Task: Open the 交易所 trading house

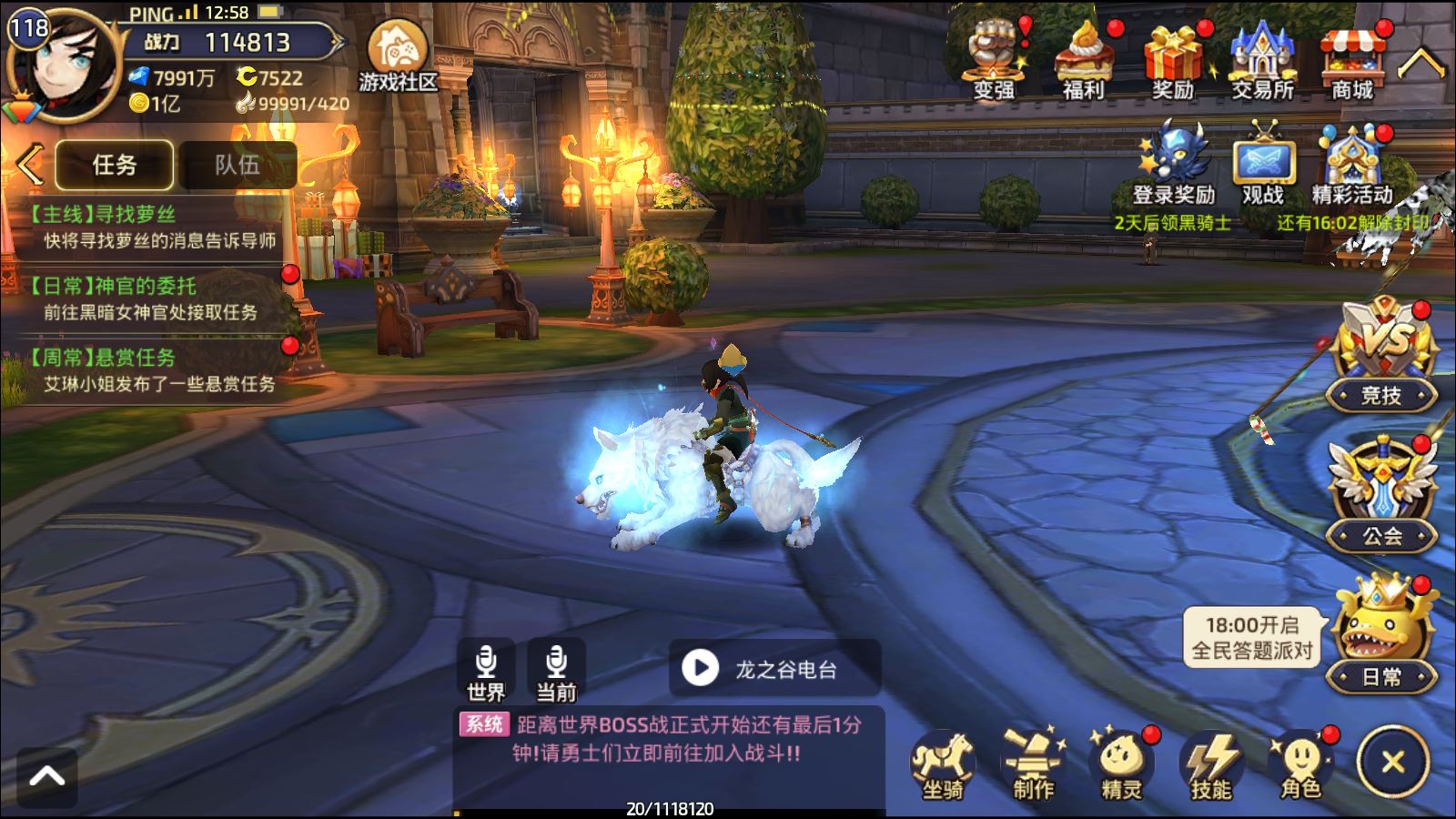Action: 1262,61
